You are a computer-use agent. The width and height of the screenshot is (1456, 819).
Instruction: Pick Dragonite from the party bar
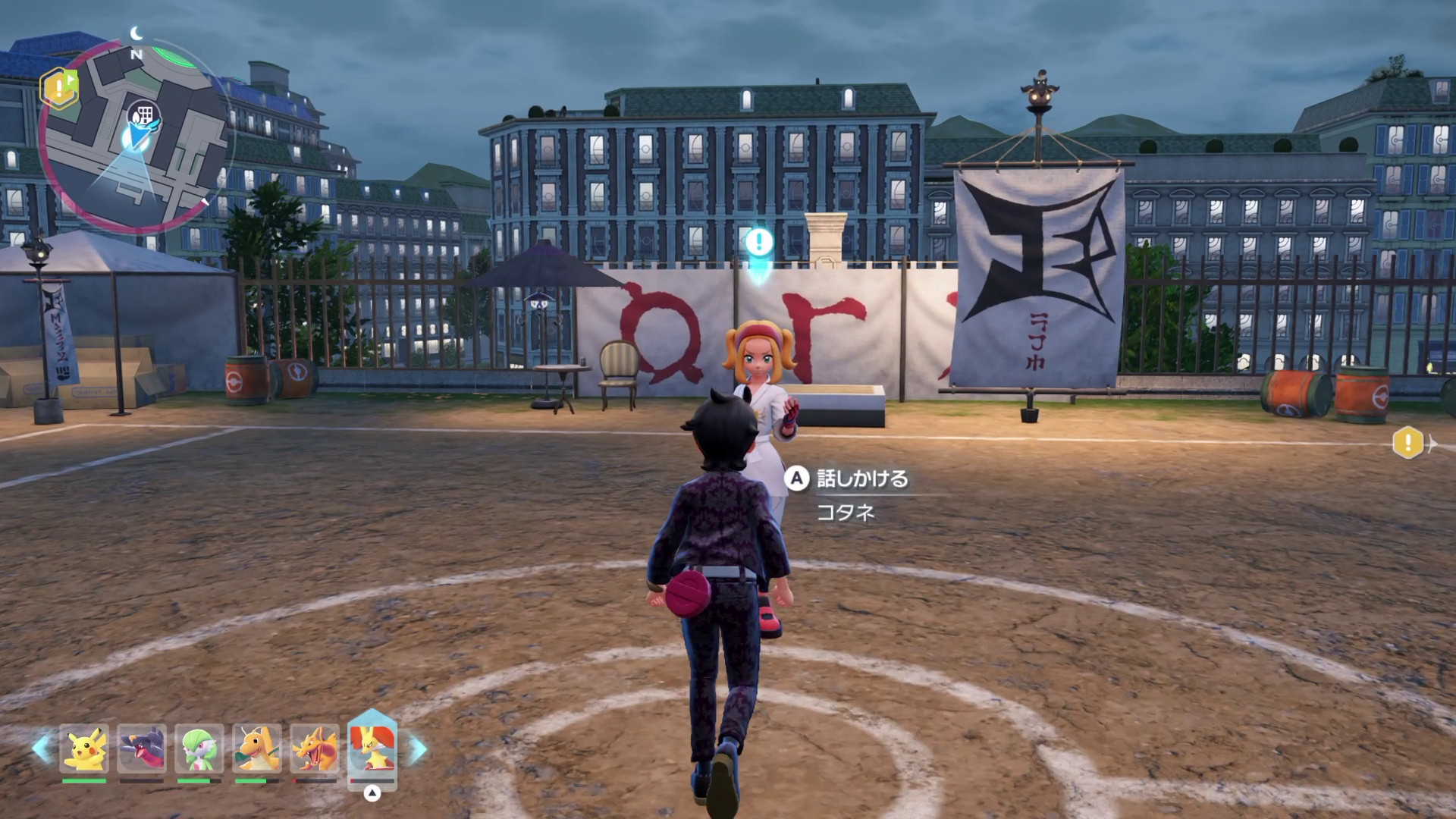point(257,748)
